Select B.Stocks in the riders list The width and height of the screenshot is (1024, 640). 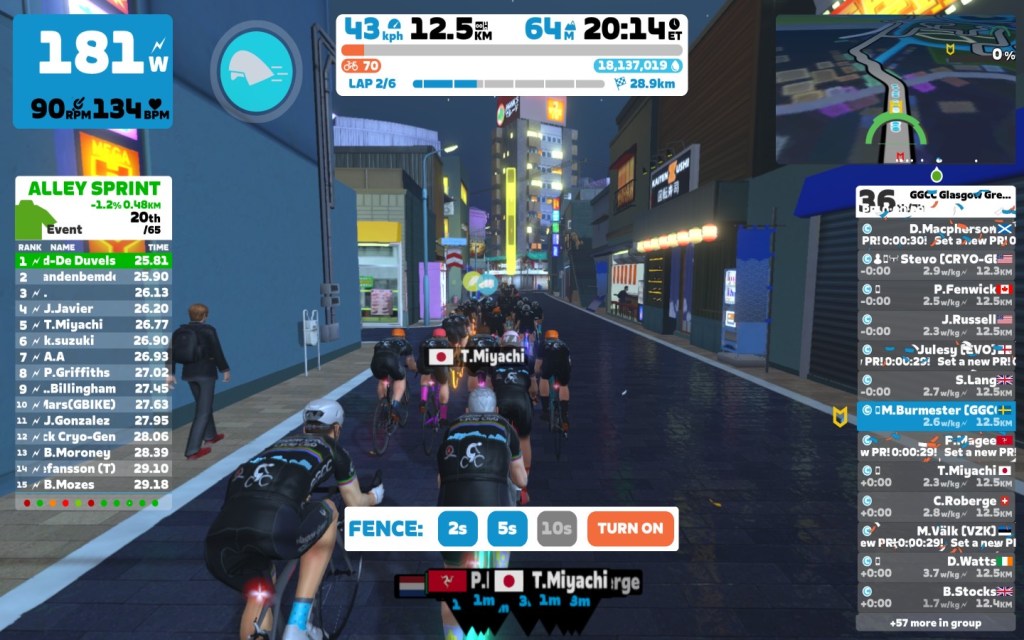click(x=936, y=597)
